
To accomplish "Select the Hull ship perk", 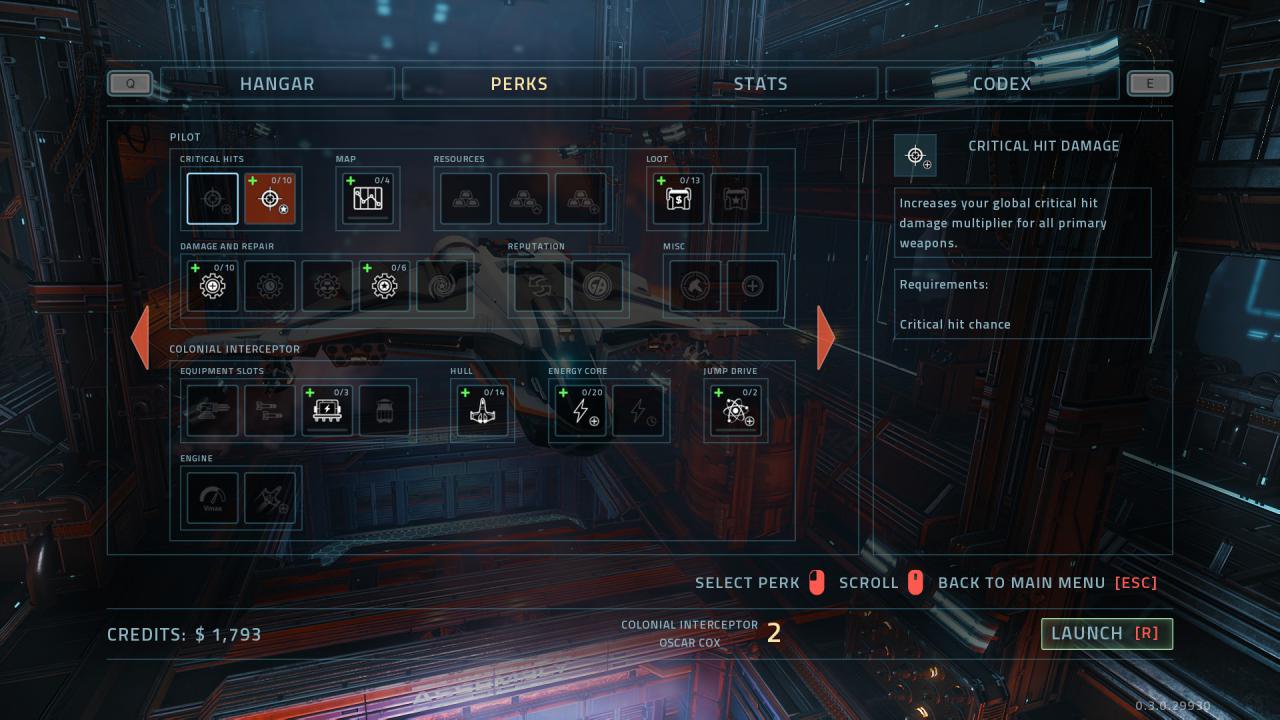I will click(482, 411).
